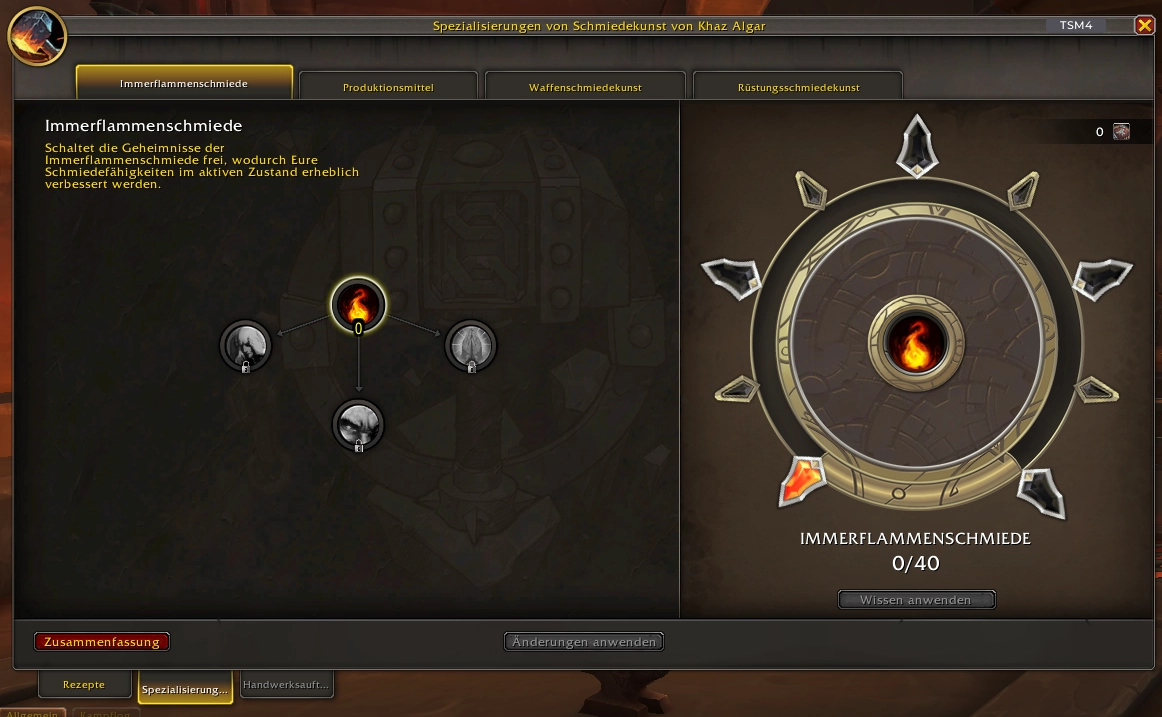This screenshot has width=1162, height=717.
Task: Switch to the Rezepte bottom tab
Action: coord(84,685)
